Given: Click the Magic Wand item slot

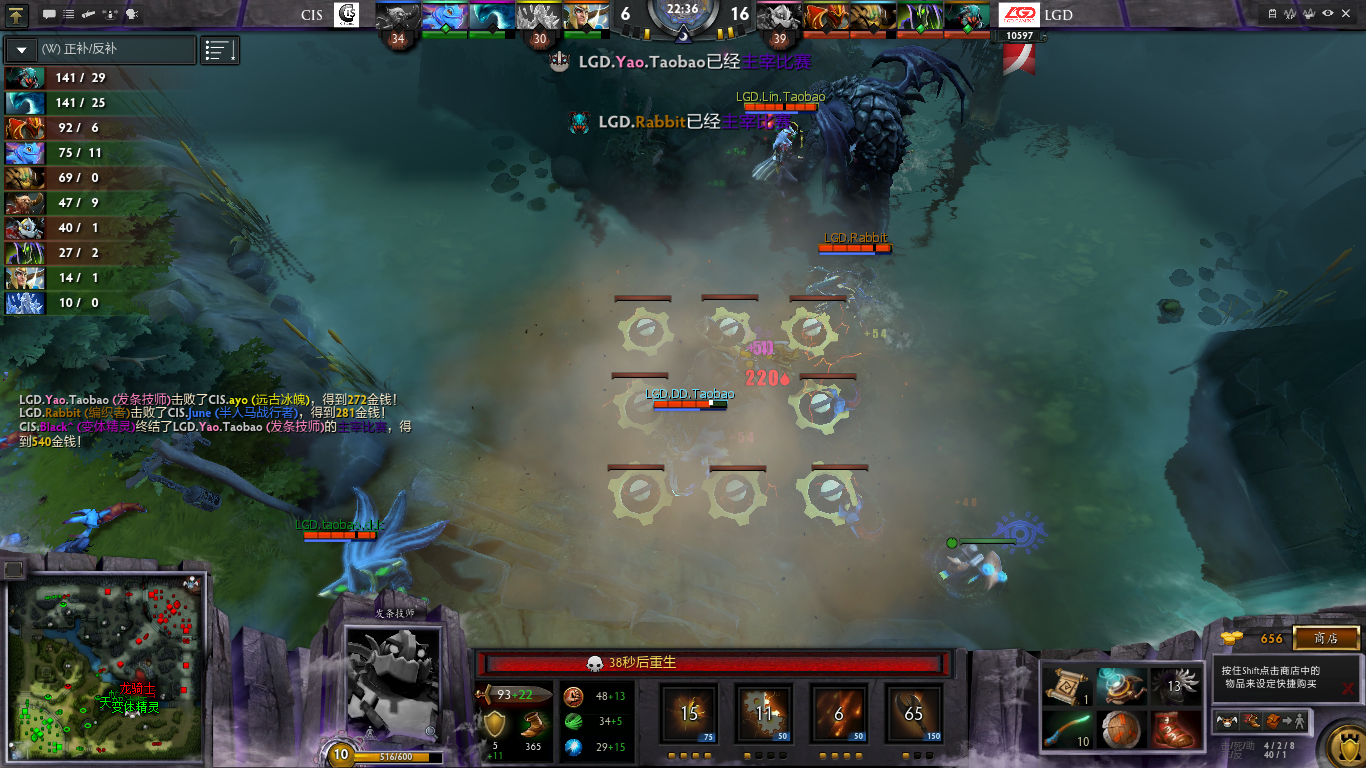Looking at the screenshot, I should 1065,729.
